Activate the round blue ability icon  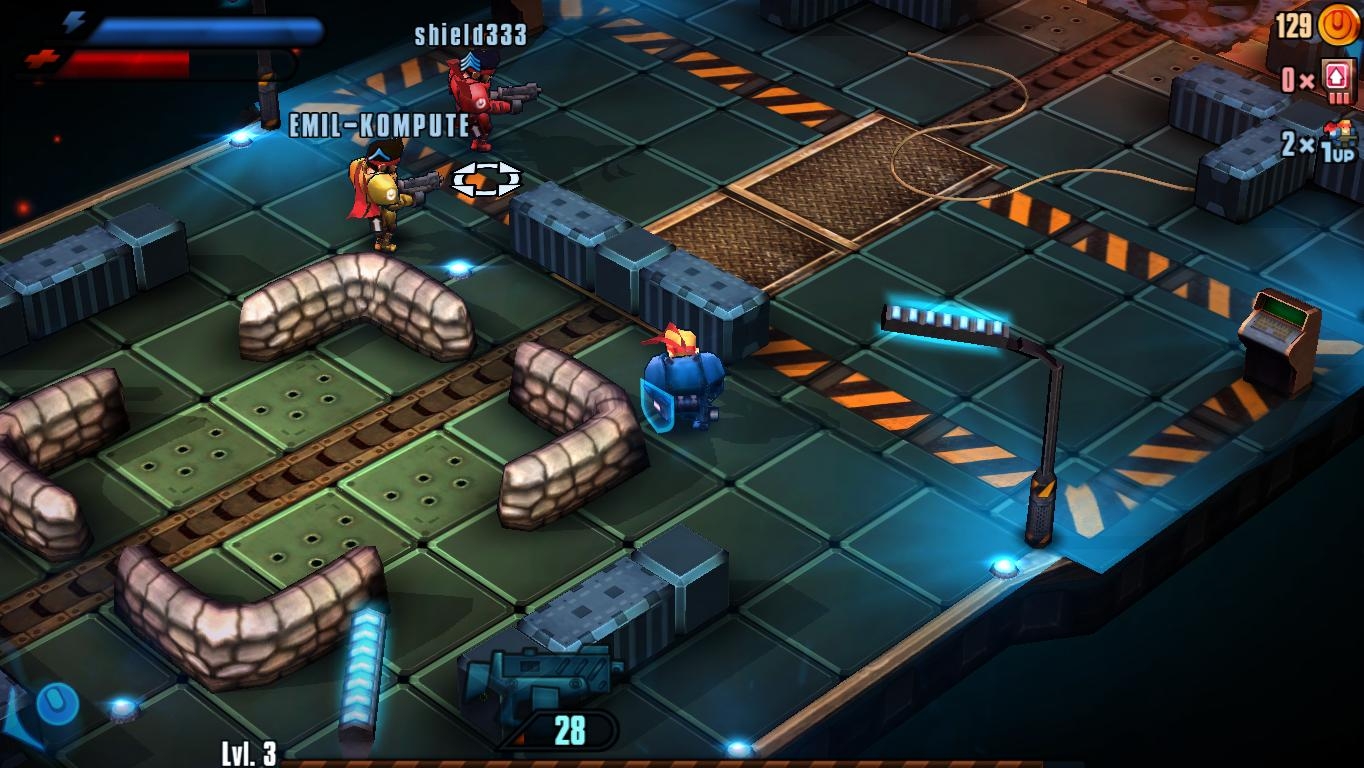[57, 703]
